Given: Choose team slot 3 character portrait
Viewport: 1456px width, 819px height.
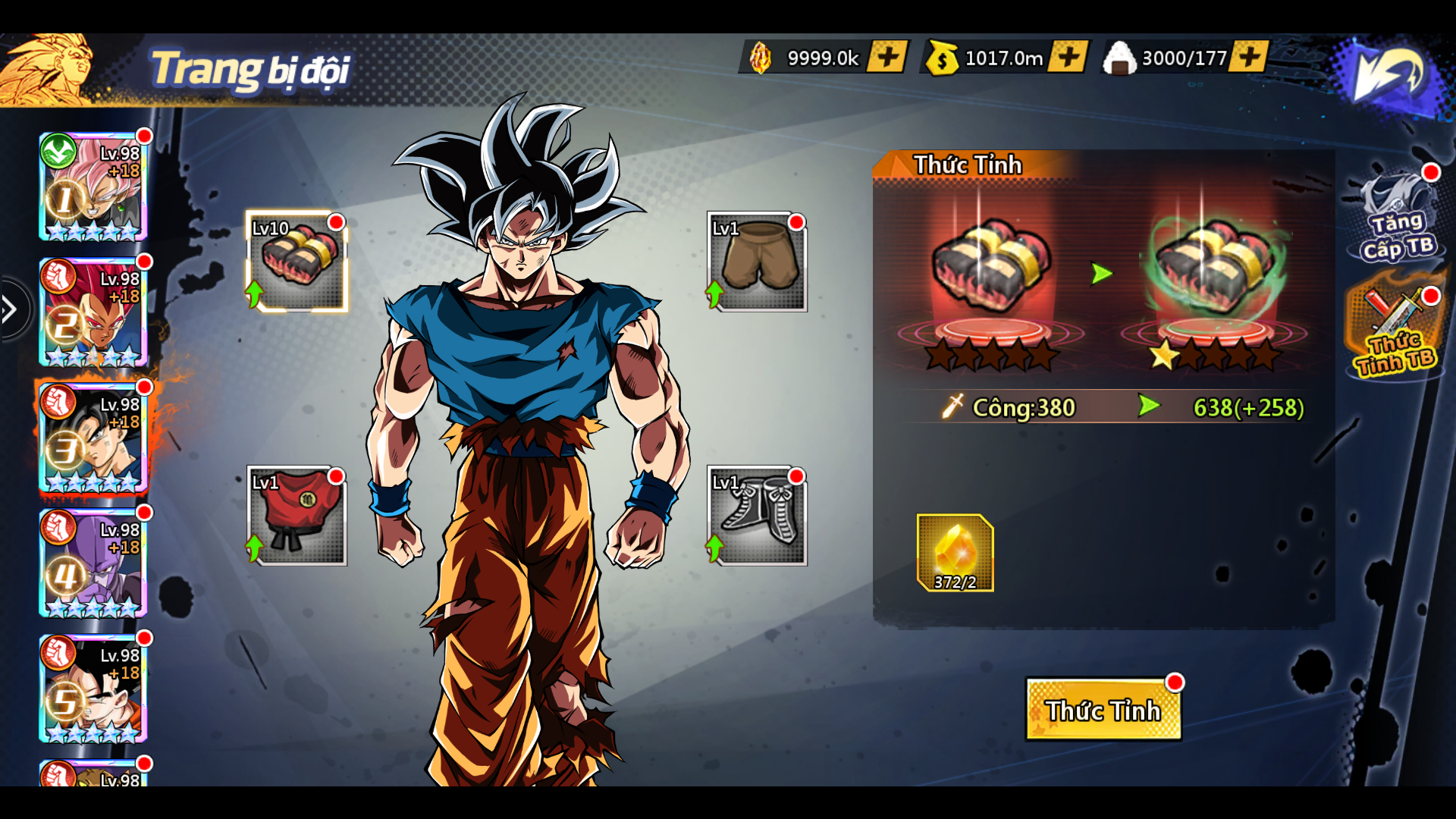Looking at the screenshot, I should (x=93, y=438).
